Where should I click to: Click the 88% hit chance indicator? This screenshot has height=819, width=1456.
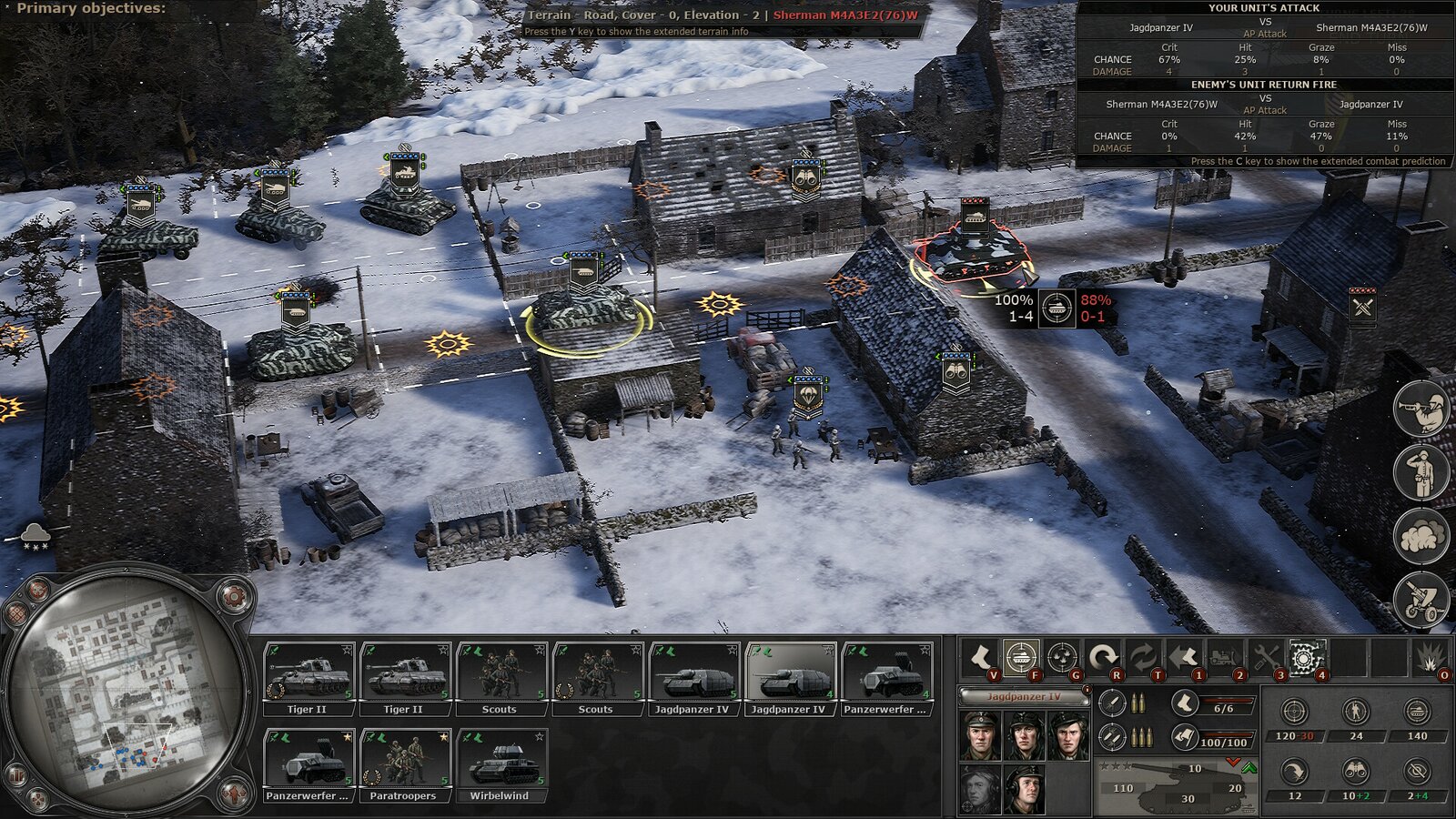point(1094,301)
